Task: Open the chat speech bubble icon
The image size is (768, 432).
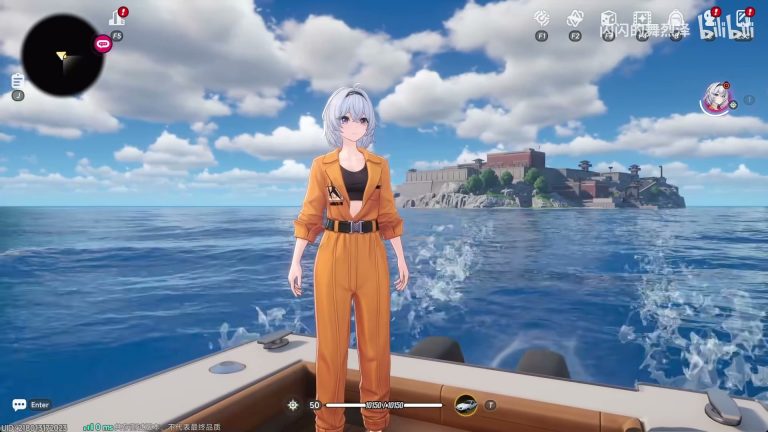Action: [19, 405]
